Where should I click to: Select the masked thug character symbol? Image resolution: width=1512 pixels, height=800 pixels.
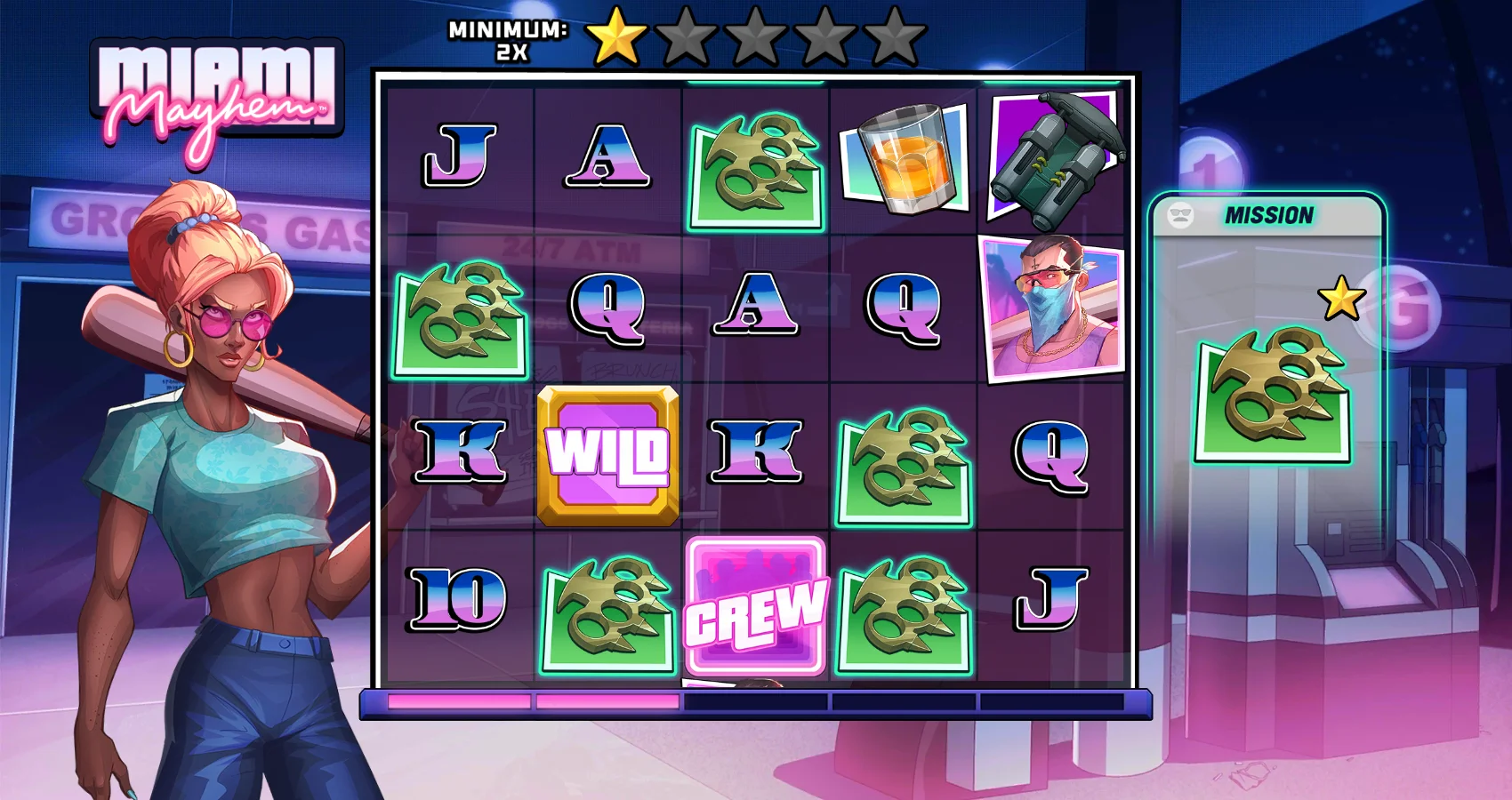1051,308
